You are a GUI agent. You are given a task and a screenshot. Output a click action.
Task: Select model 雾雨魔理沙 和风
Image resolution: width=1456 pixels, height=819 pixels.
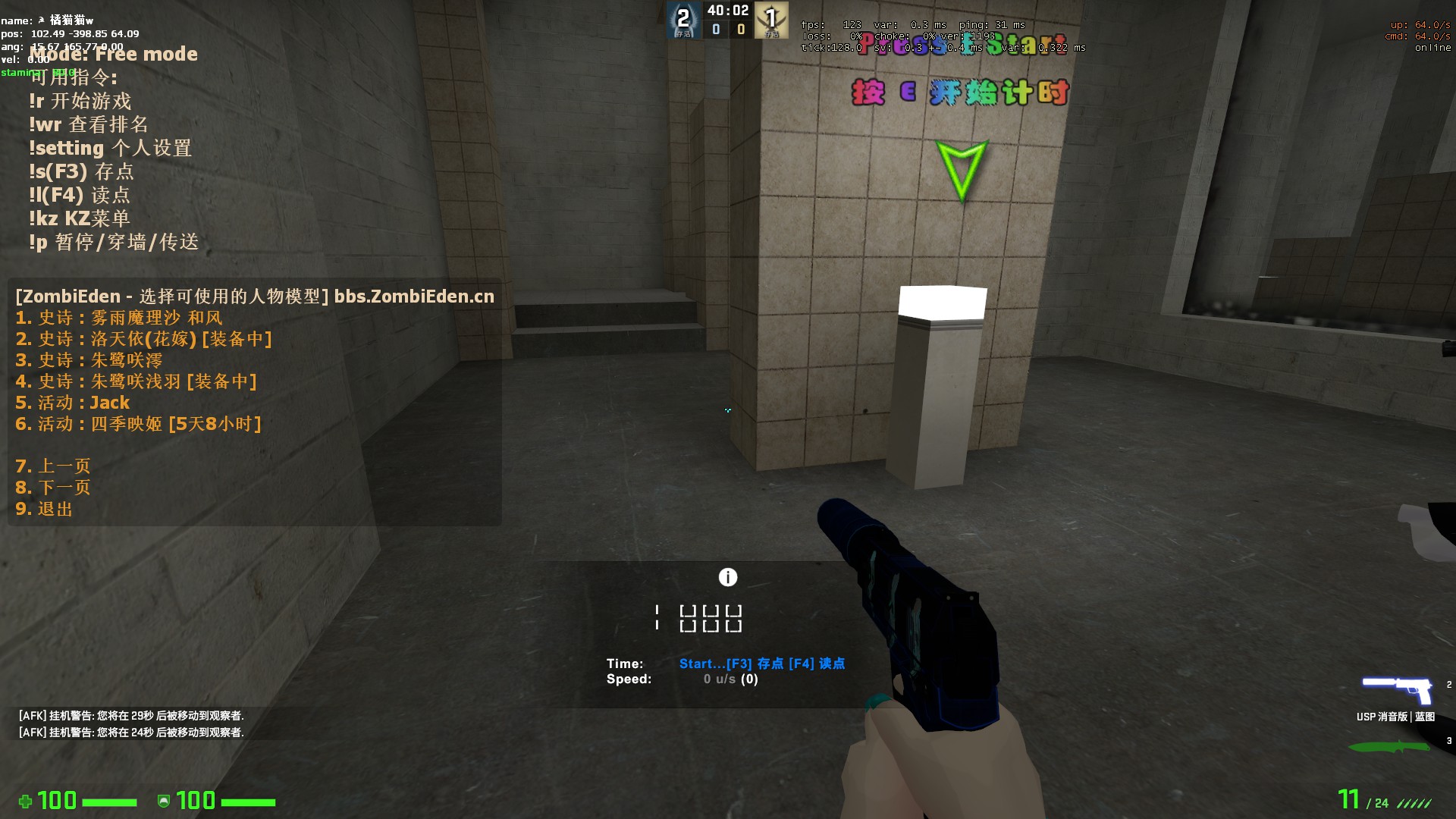coord(119,318)
